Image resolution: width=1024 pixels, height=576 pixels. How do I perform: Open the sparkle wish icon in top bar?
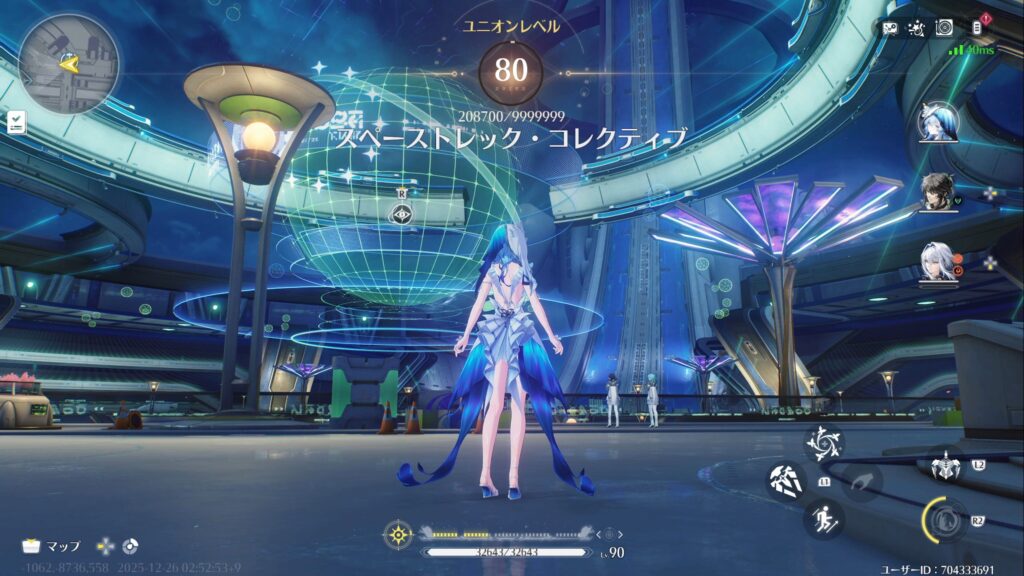coord(916,28)
